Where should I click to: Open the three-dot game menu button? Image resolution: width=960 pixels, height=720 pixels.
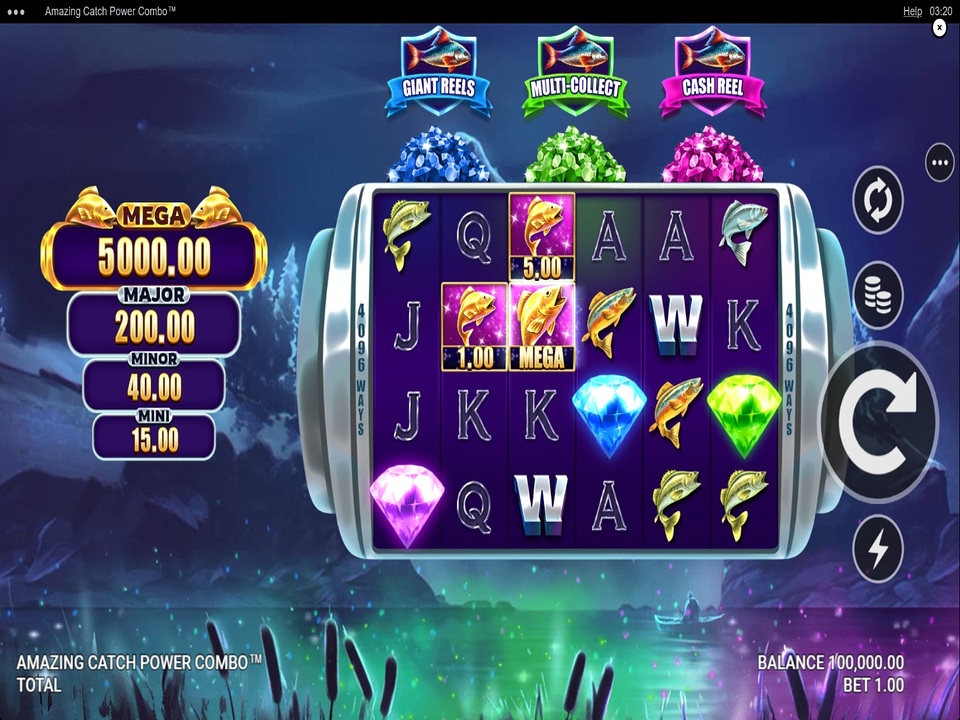tap(939, 162)
